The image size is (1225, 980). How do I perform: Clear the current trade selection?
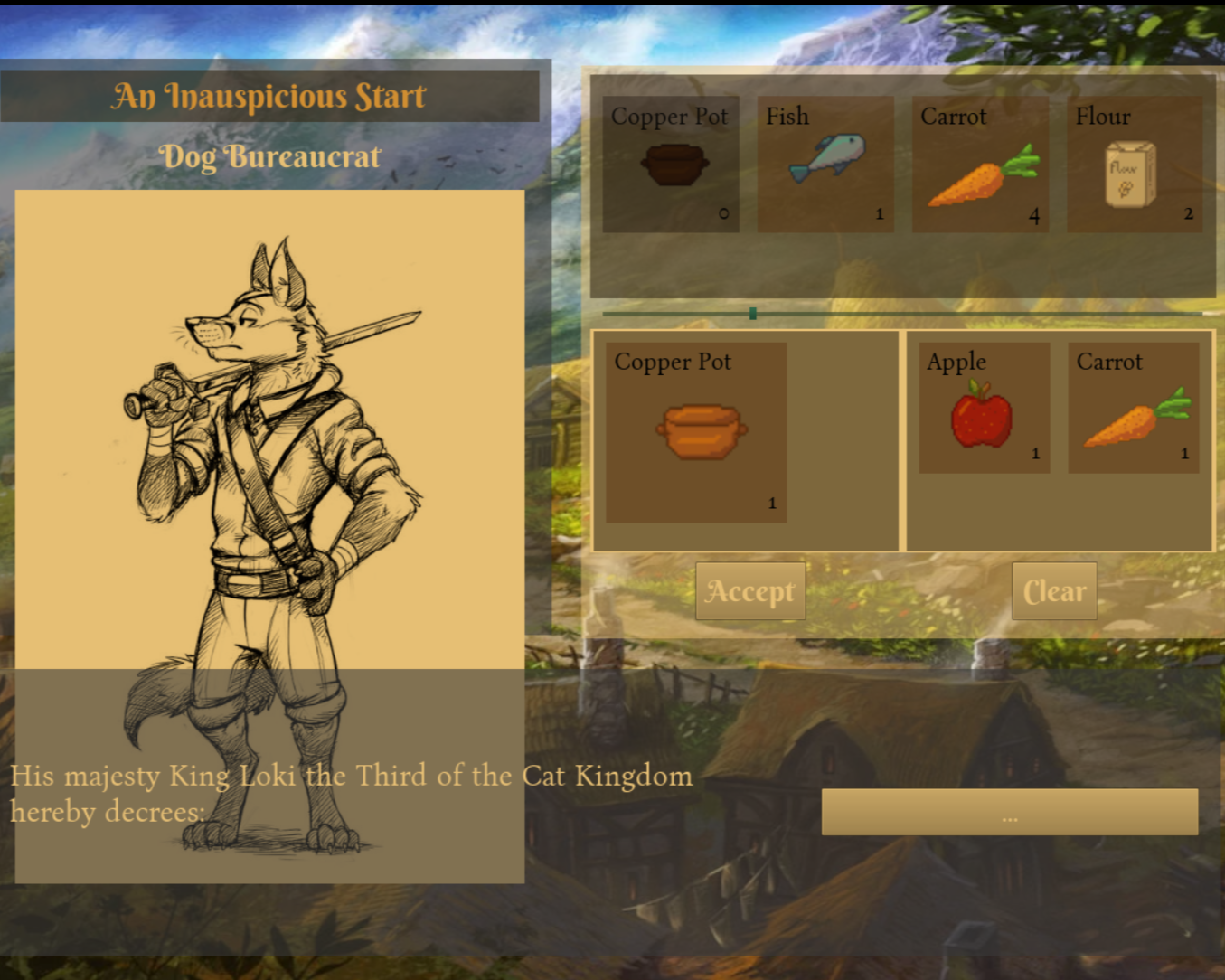(1053, 591)
